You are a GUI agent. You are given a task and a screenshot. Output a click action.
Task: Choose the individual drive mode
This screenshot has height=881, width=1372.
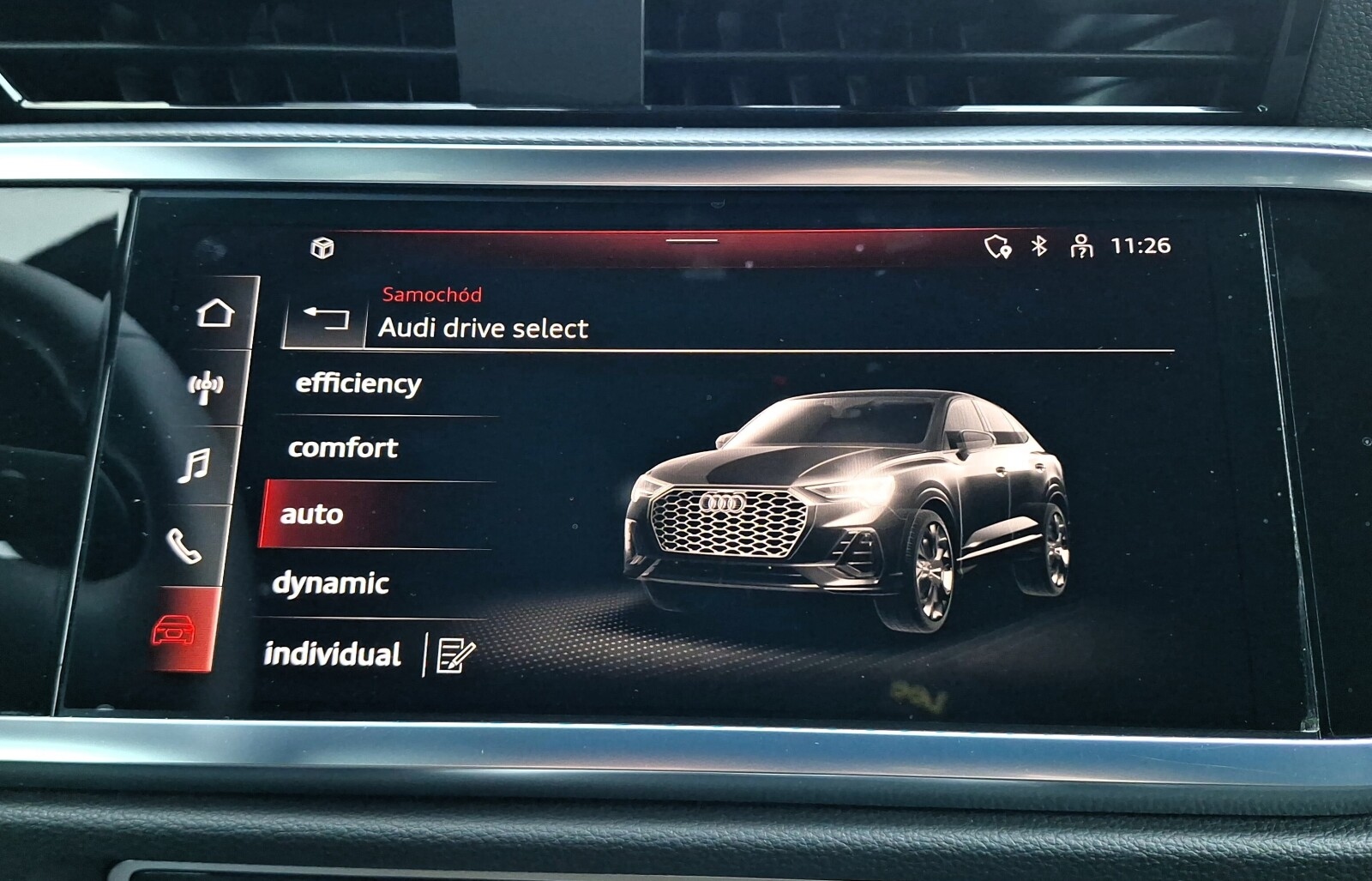click(x=334, y=654)
